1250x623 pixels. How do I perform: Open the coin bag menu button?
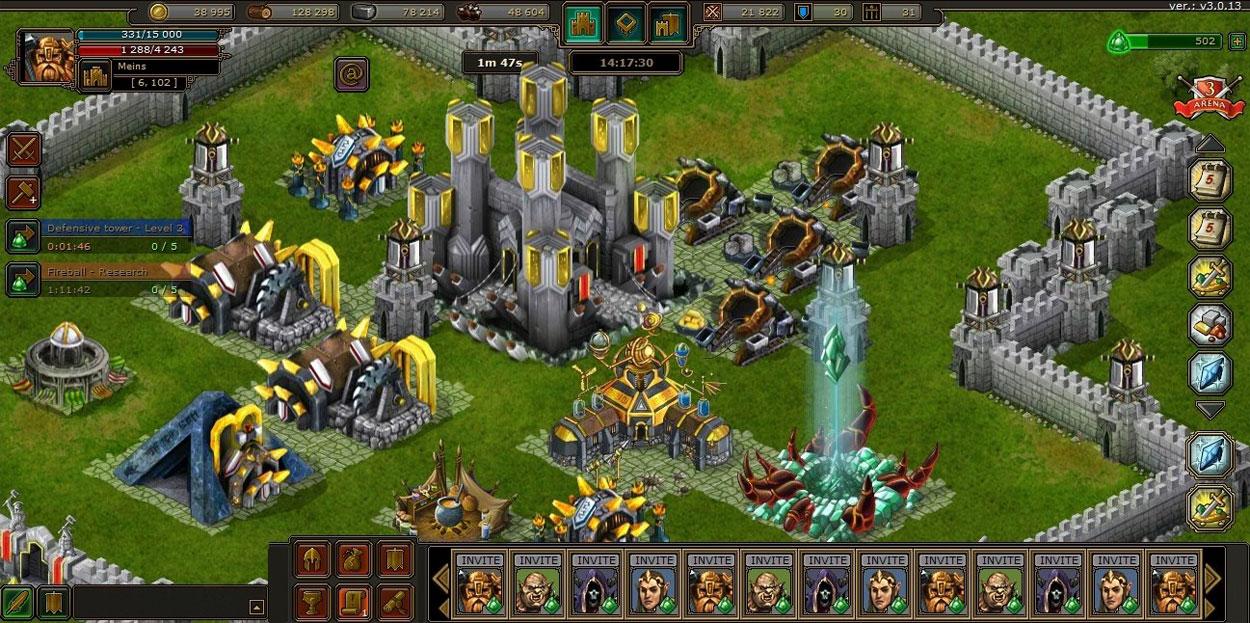click(354, 560)
